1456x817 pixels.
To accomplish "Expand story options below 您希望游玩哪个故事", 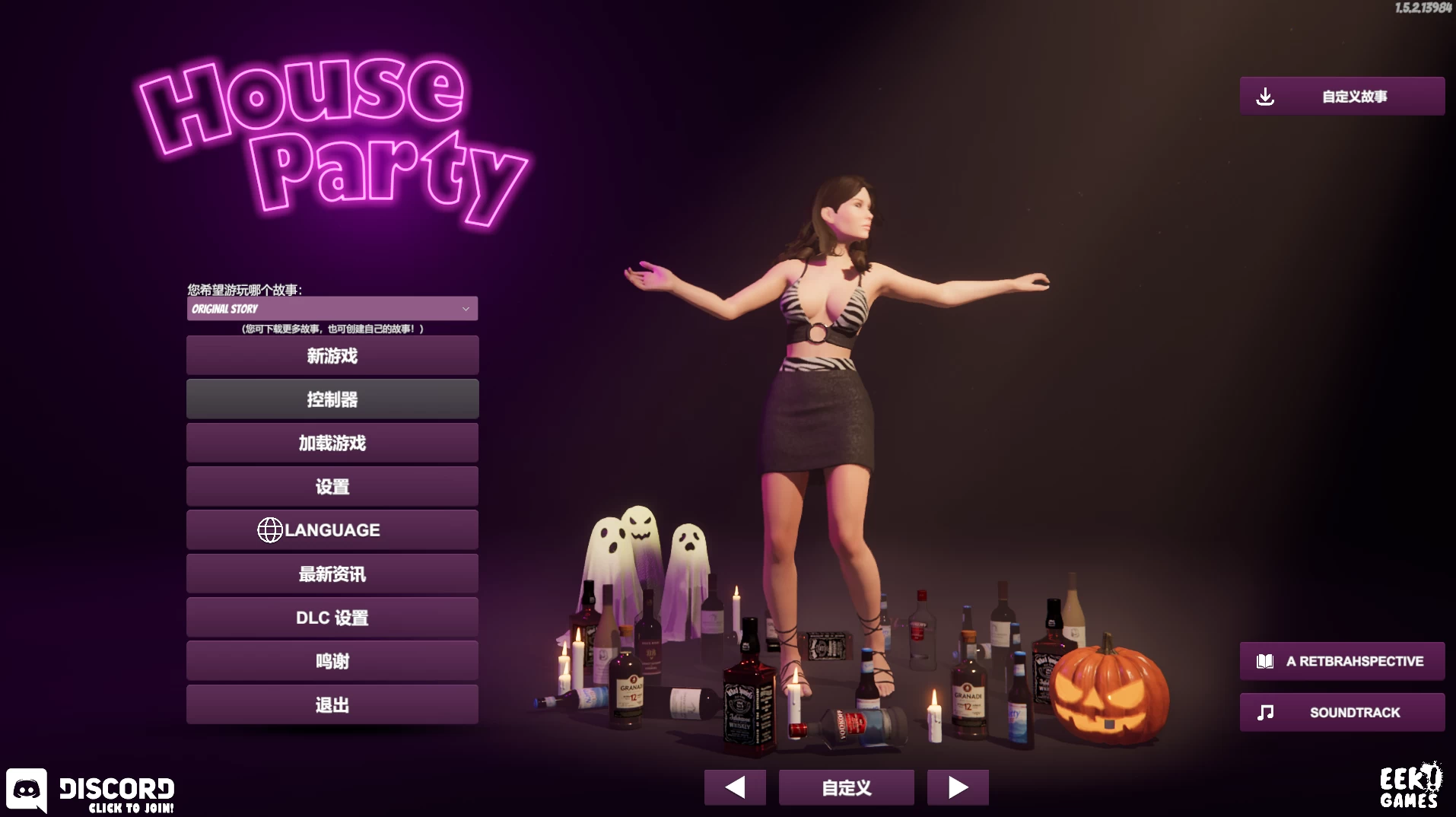I will tap(332, 308).
